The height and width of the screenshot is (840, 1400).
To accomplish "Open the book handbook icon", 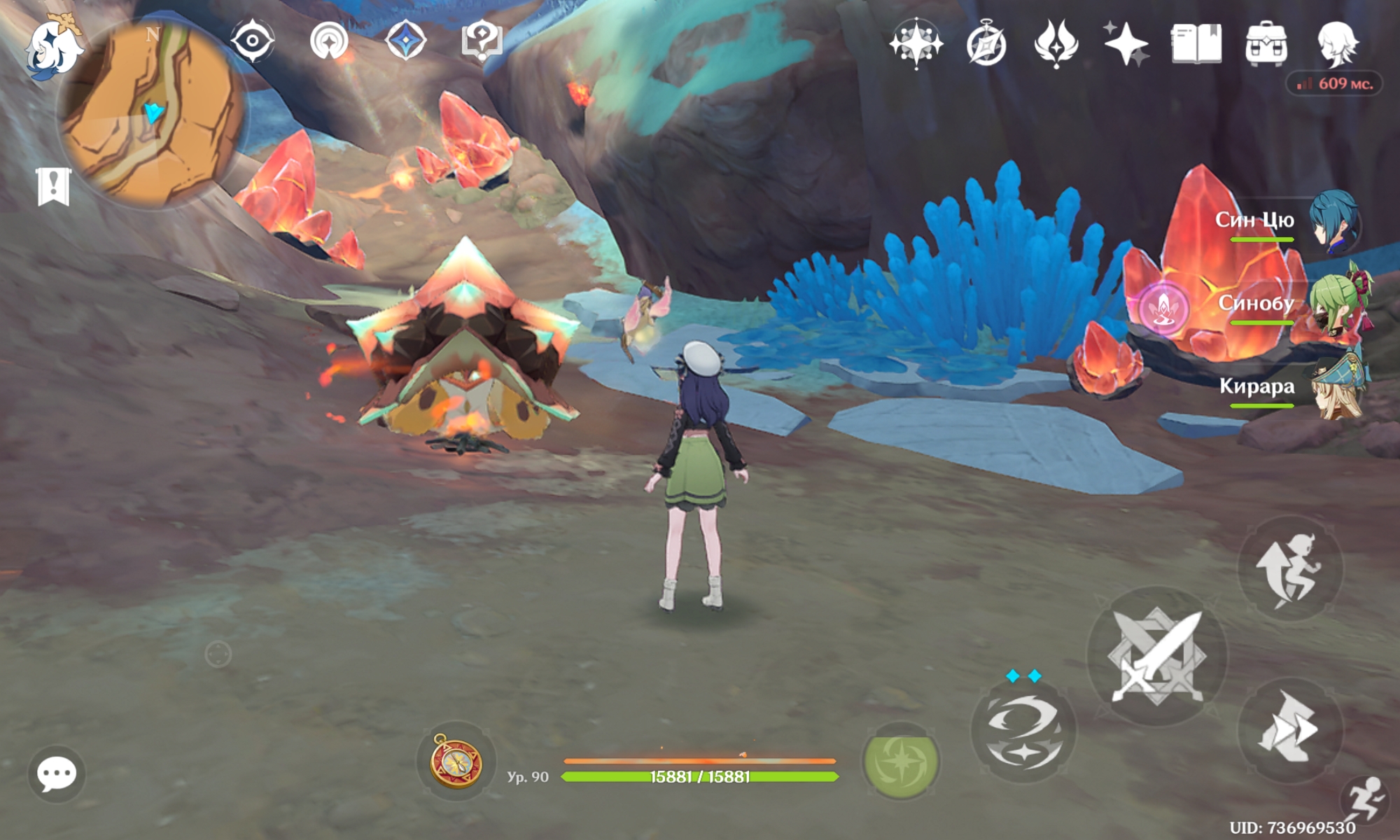I will pyautogui.click(x=1196, y=43).
